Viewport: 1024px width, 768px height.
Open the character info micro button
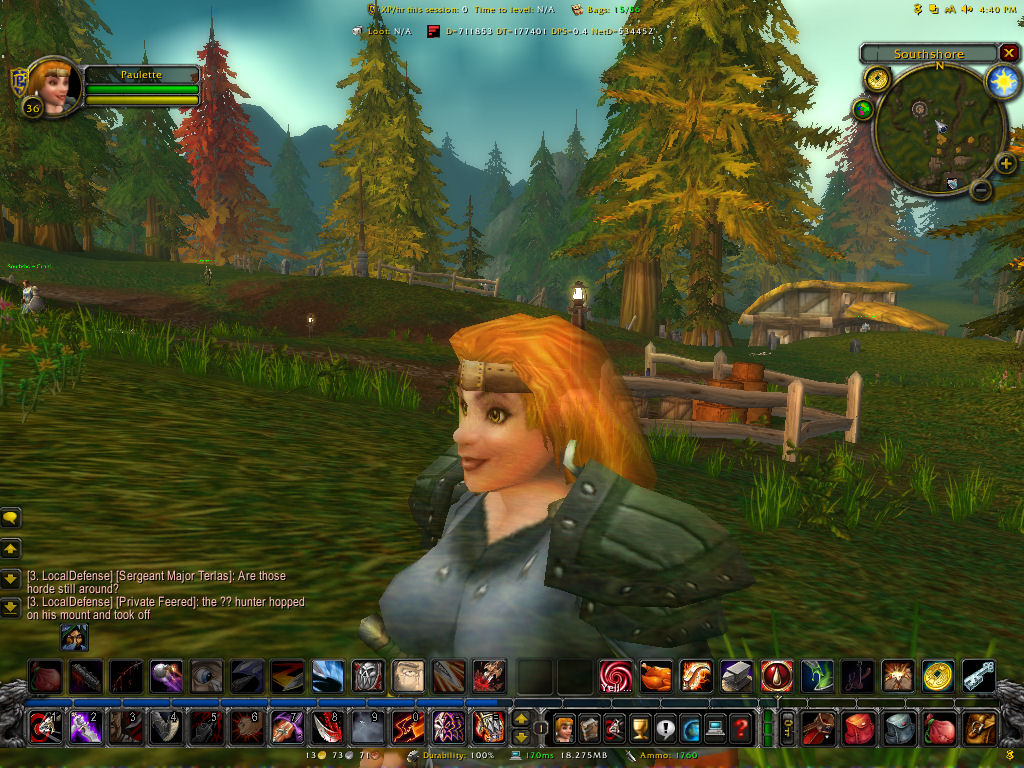[x=565, y=727]
